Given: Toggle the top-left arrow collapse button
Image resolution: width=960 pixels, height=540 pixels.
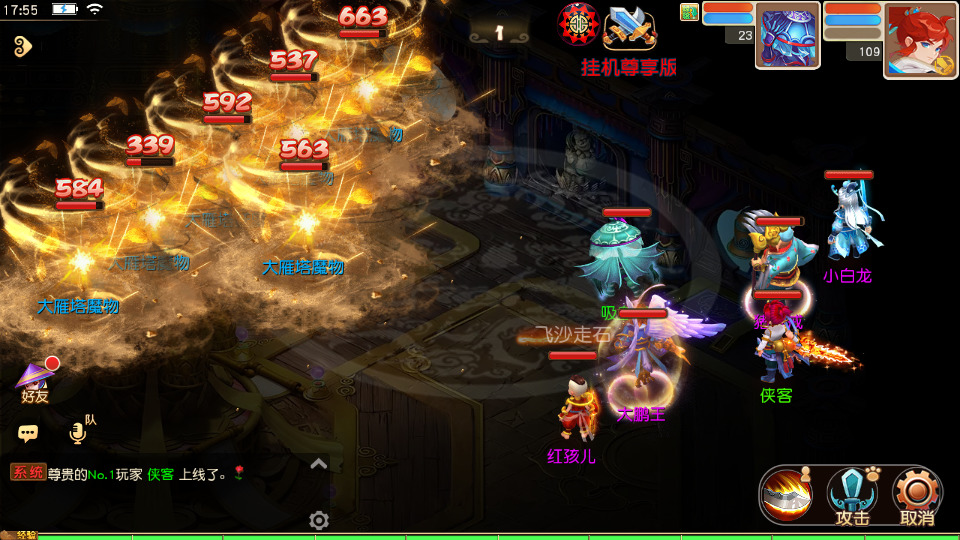Looking at the screenshot, I should click(23, 45).
